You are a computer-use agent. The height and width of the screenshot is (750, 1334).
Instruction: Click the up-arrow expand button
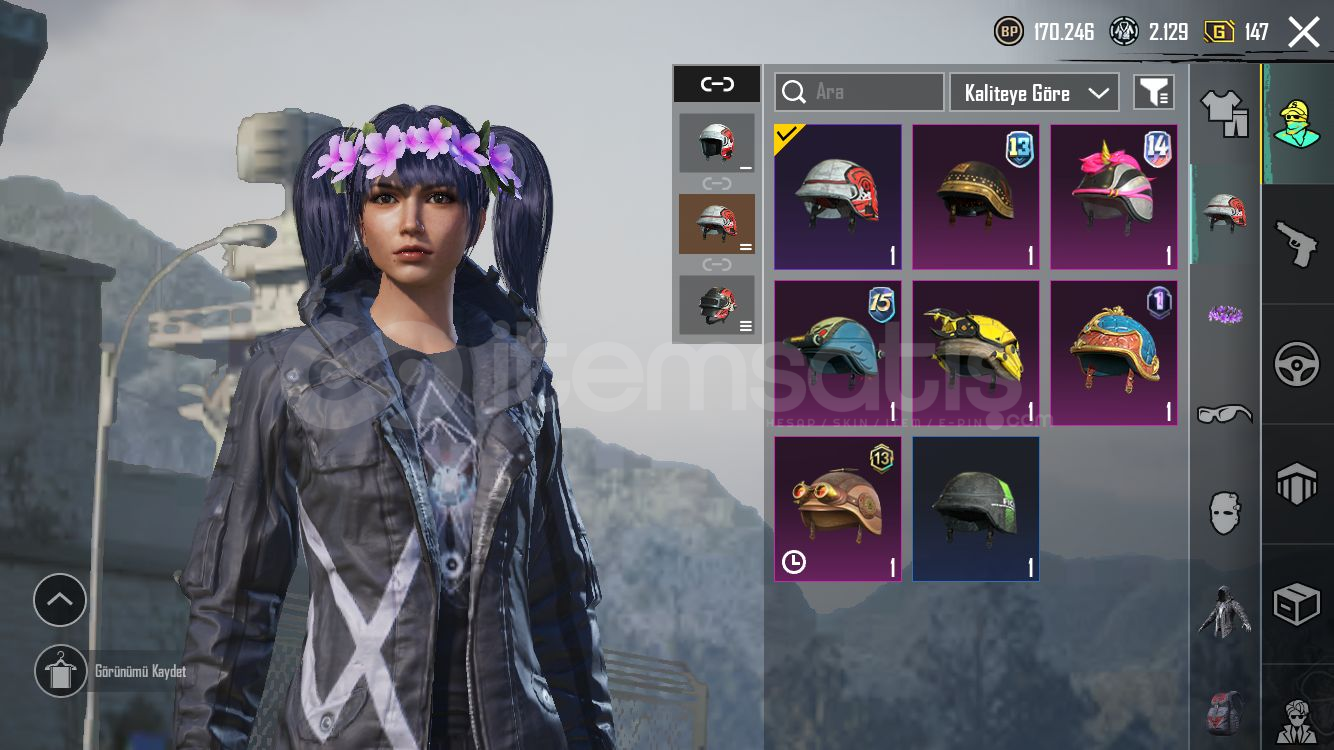tap(60, 600)
